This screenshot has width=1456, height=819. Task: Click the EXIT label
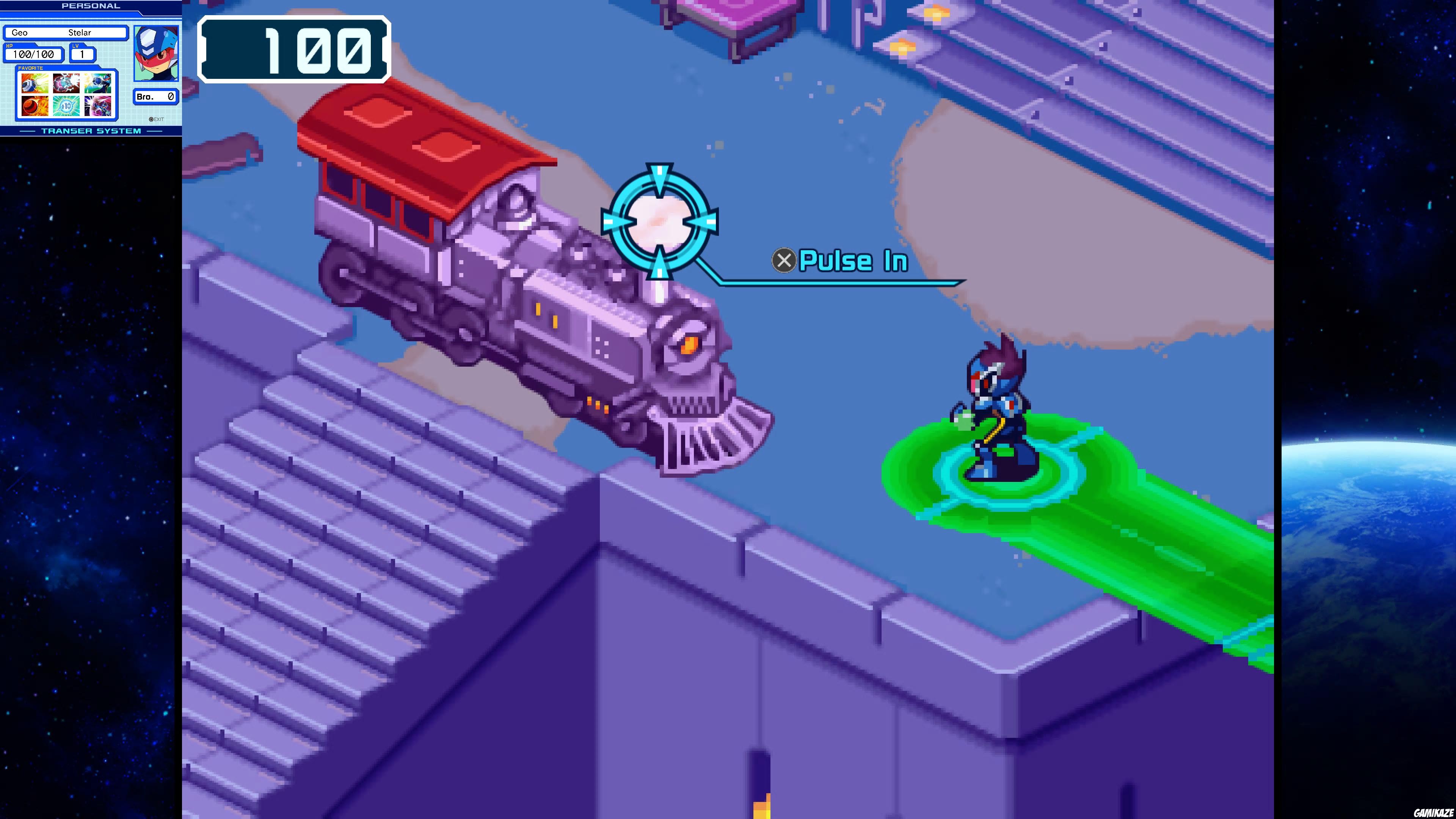(158, 121)
